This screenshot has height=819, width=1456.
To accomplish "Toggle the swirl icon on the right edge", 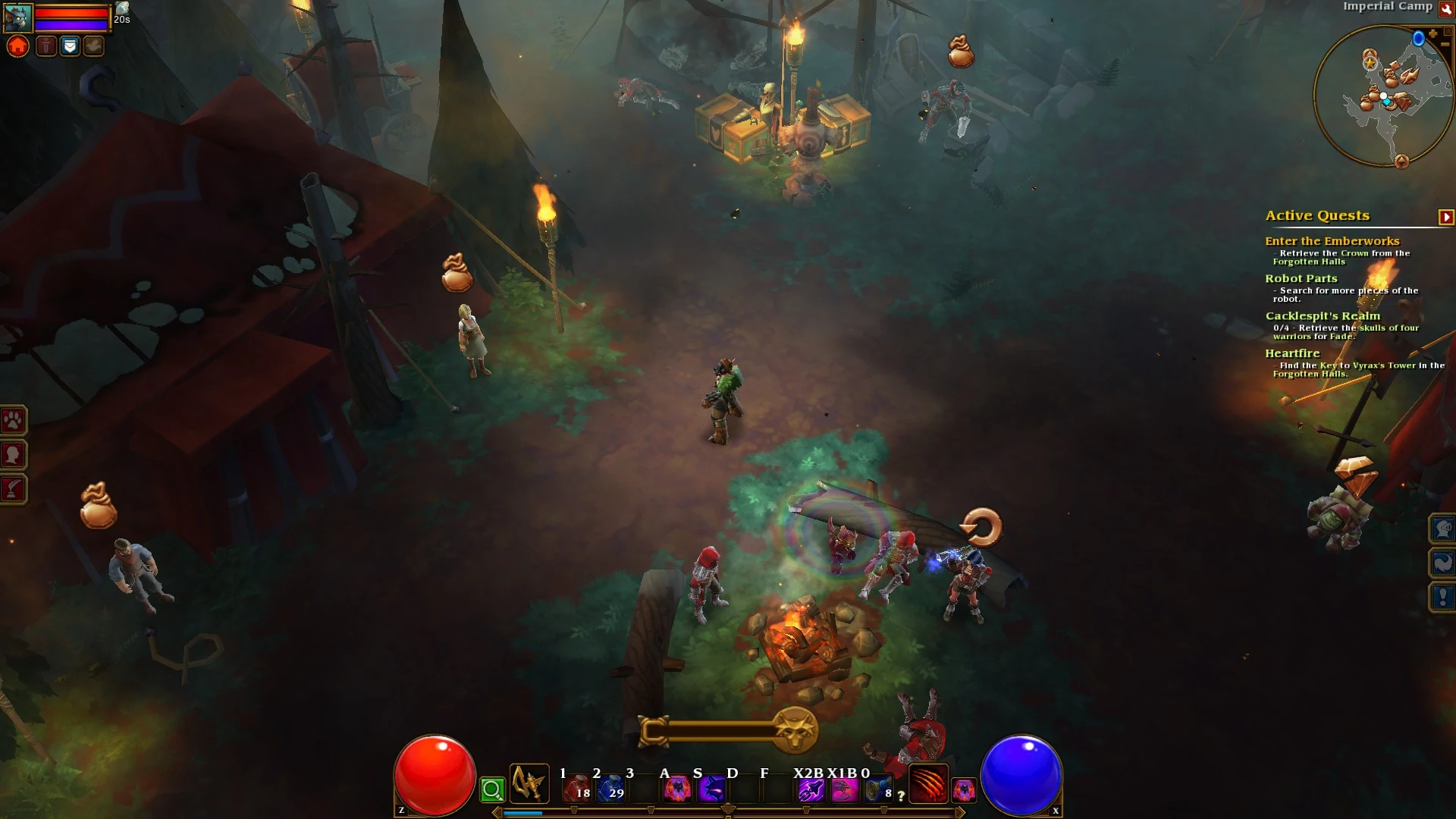I will coord(1443,563).
